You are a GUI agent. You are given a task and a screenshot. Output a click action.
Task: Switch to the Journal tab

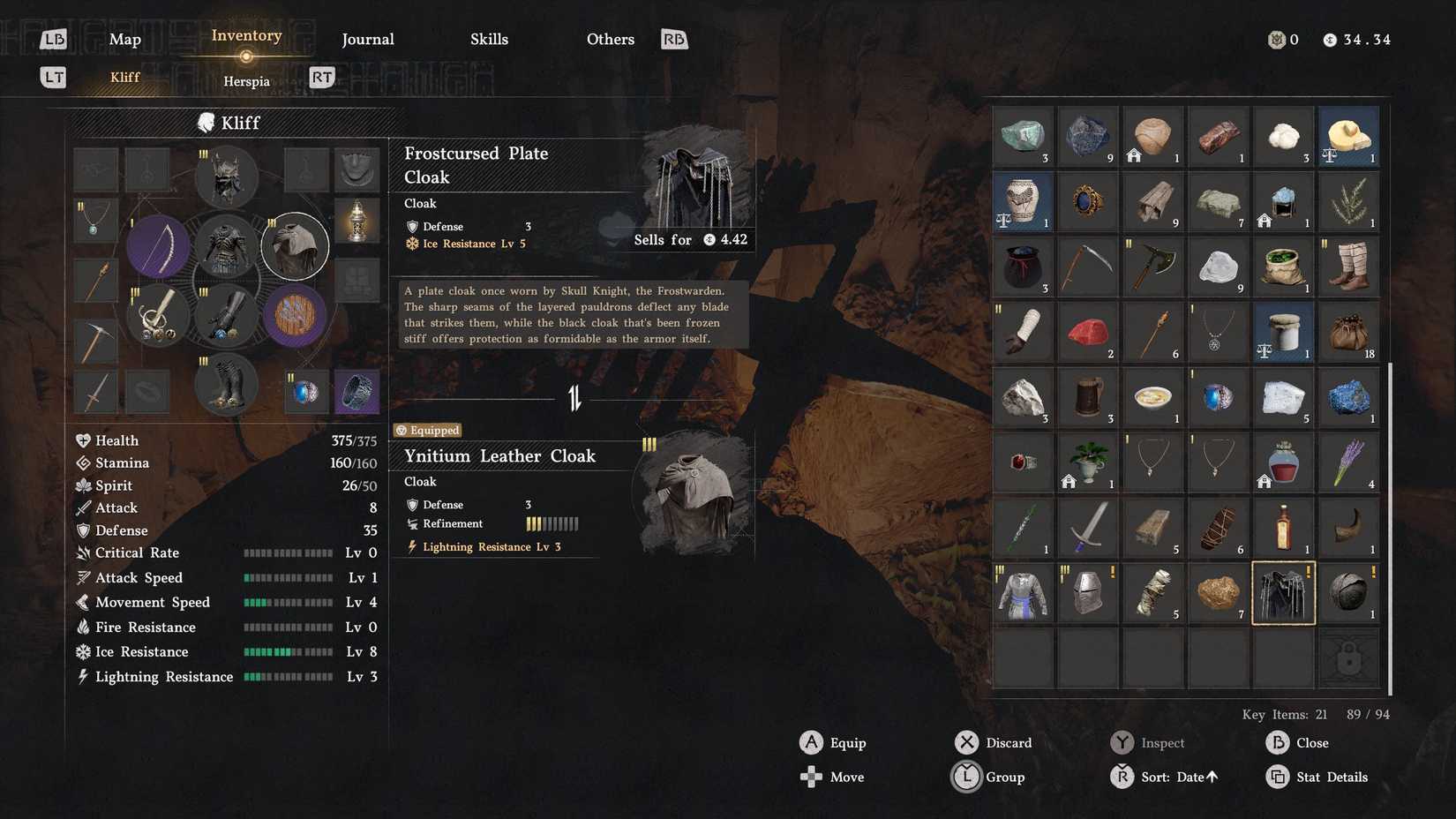[x=367, y=39]
